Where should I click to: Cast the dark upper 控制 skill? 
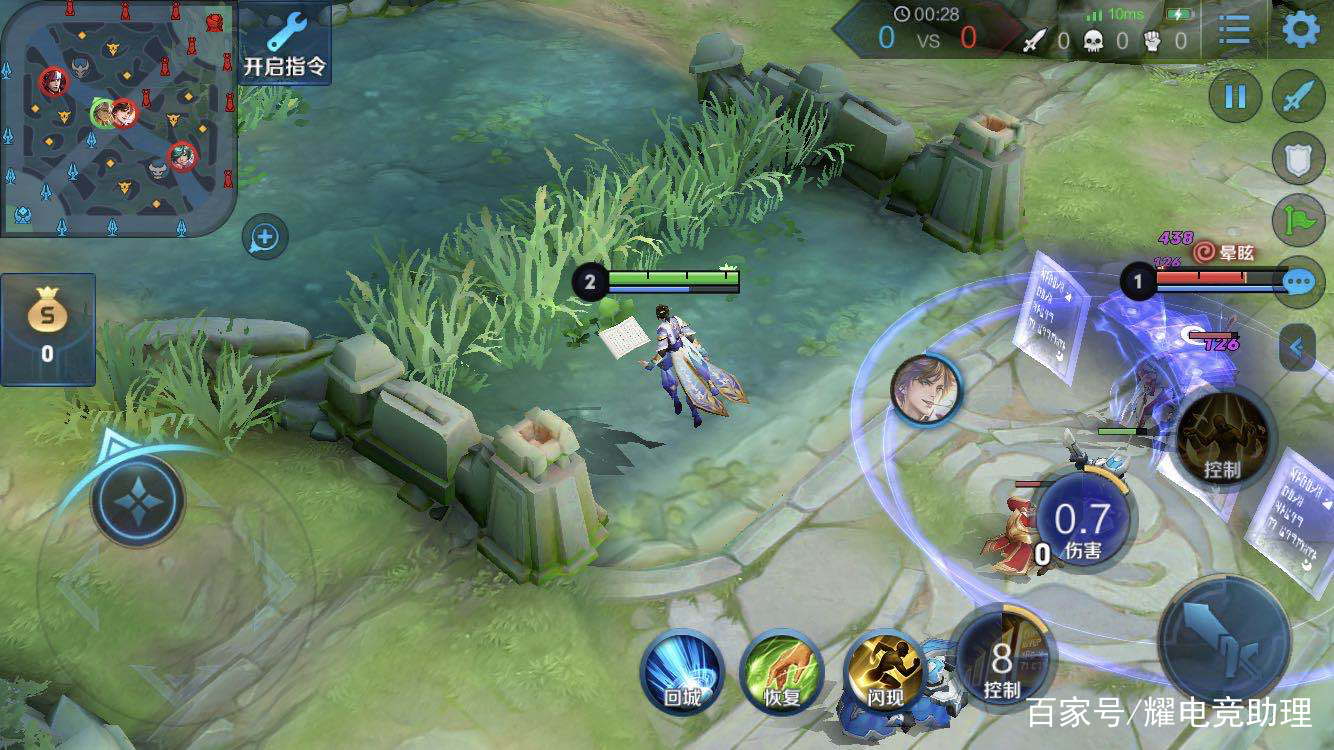[1222, 438]
